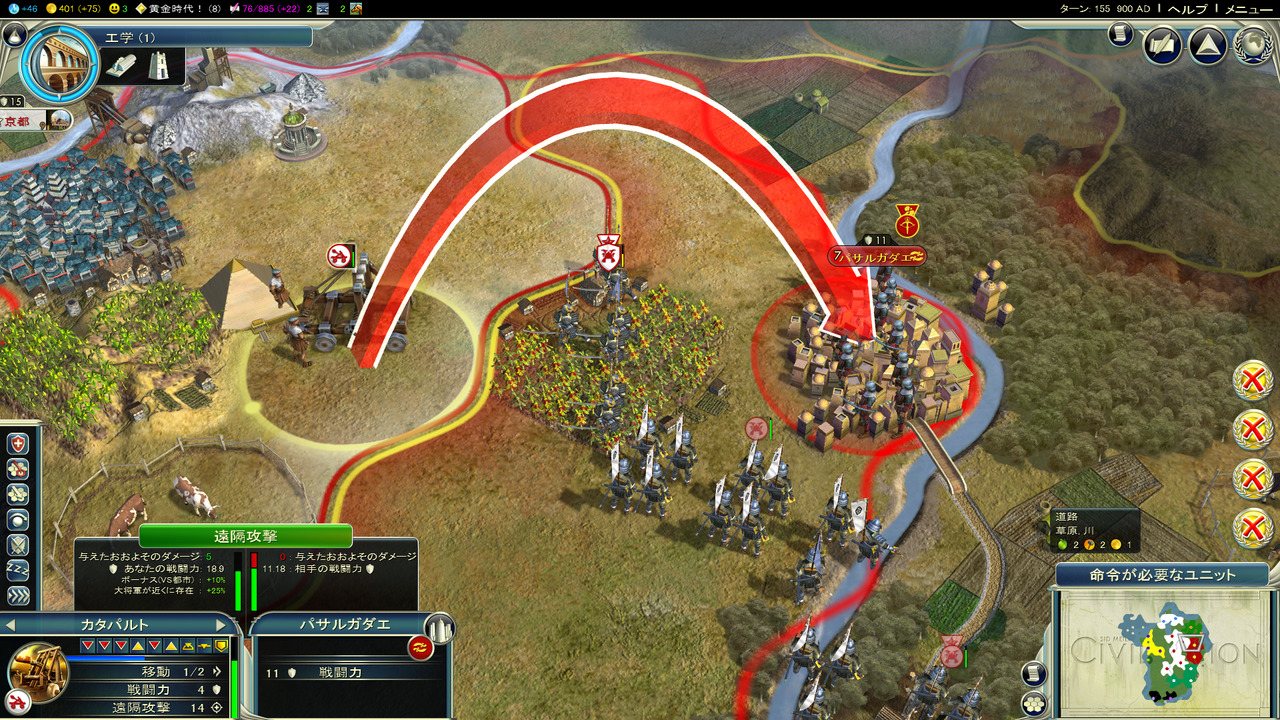Cycle to previous unit with left arrow
The height and width of the screenshot is (720, 1280).
[x=9, y=625]
